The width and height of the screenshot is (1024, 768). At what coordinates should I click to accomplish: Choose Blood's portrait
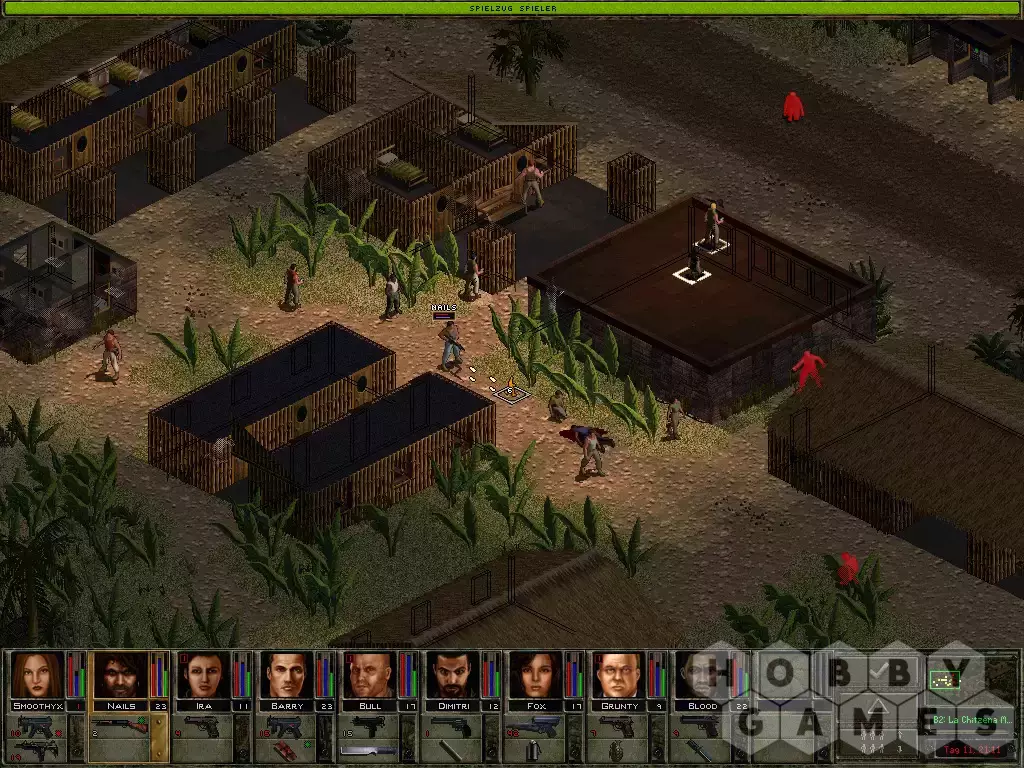700,675
